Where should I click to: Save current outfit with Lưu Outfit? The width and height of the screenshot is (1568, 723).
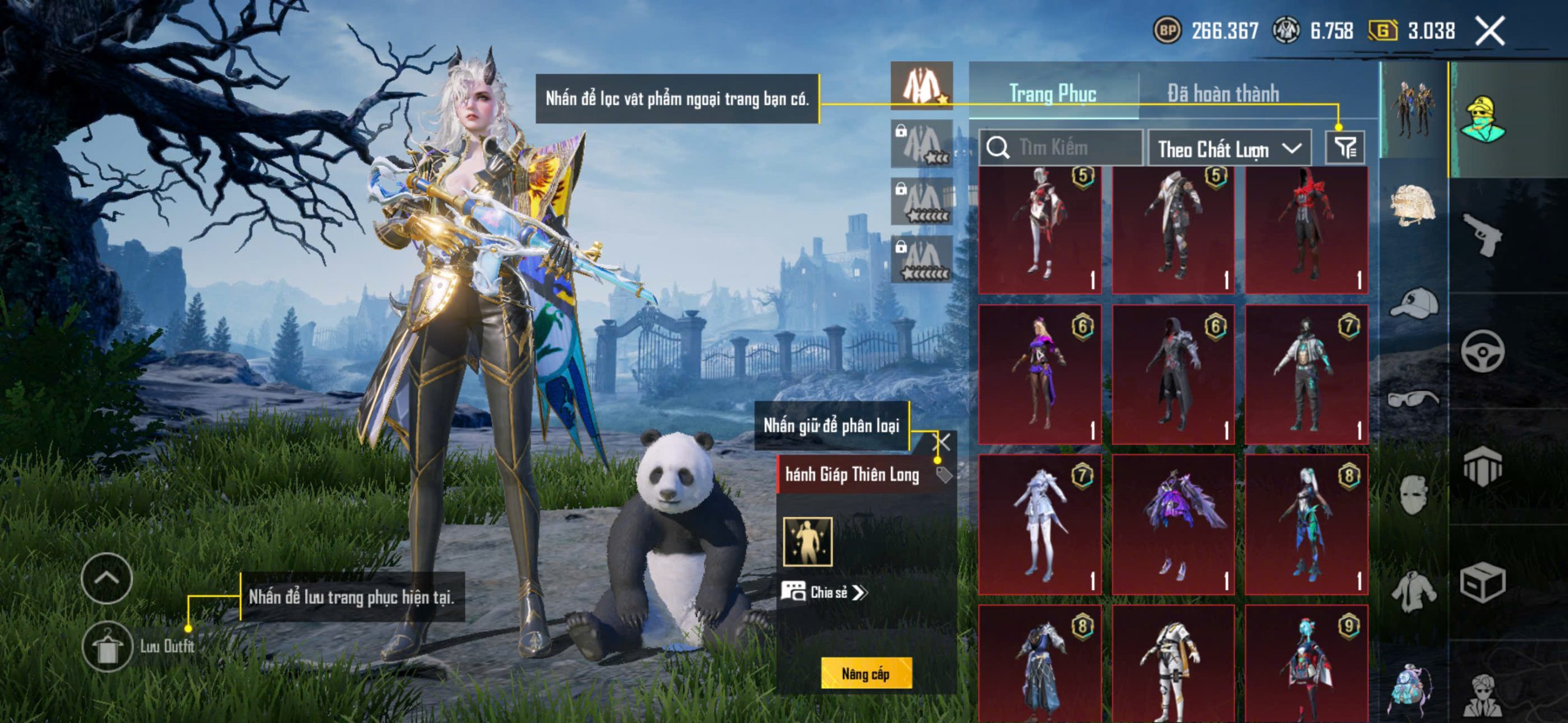point(108,646)
